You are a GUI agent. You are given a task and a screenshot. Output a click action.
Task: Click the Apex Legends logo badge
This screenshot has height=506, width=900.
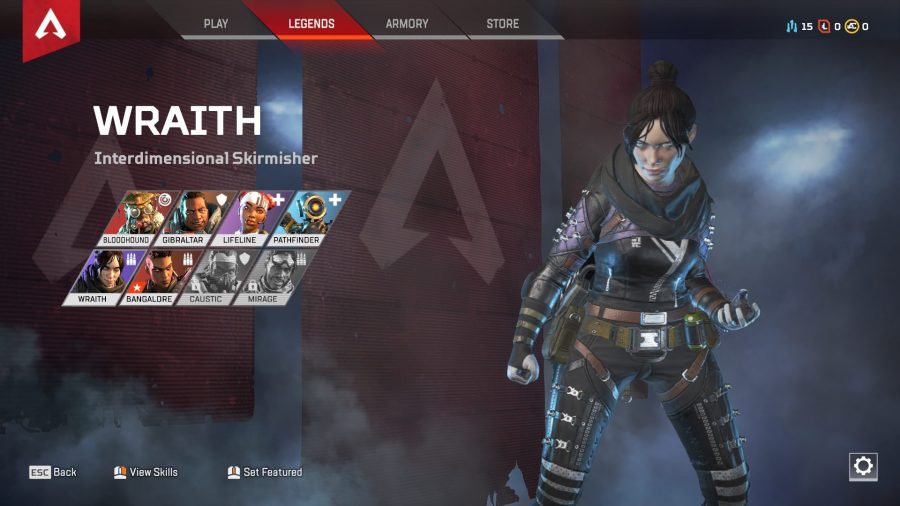click(x=50, y=27)
